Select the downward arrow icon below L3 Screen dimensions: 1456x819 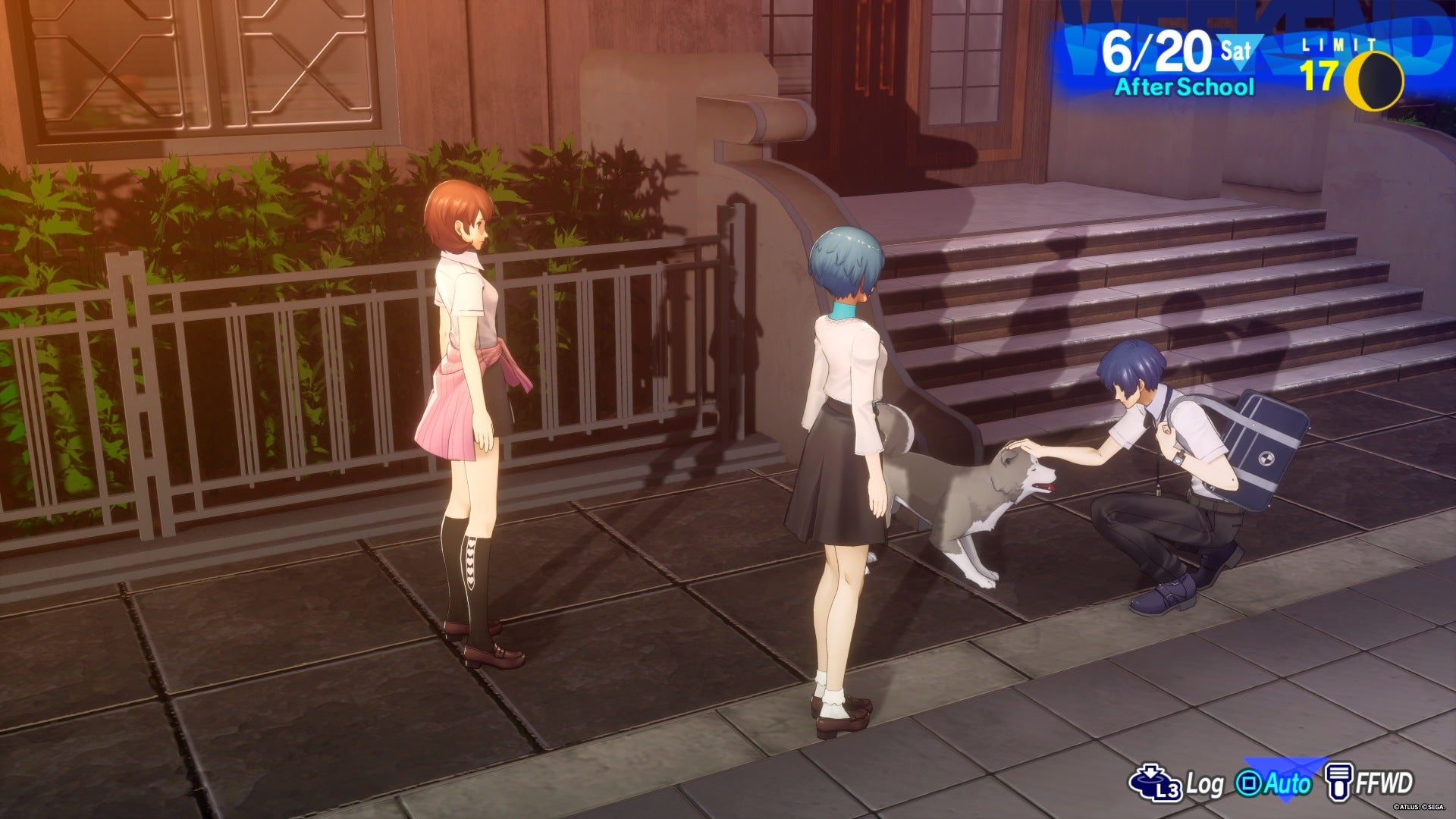pyautogui.click(x=1150, y=771)
